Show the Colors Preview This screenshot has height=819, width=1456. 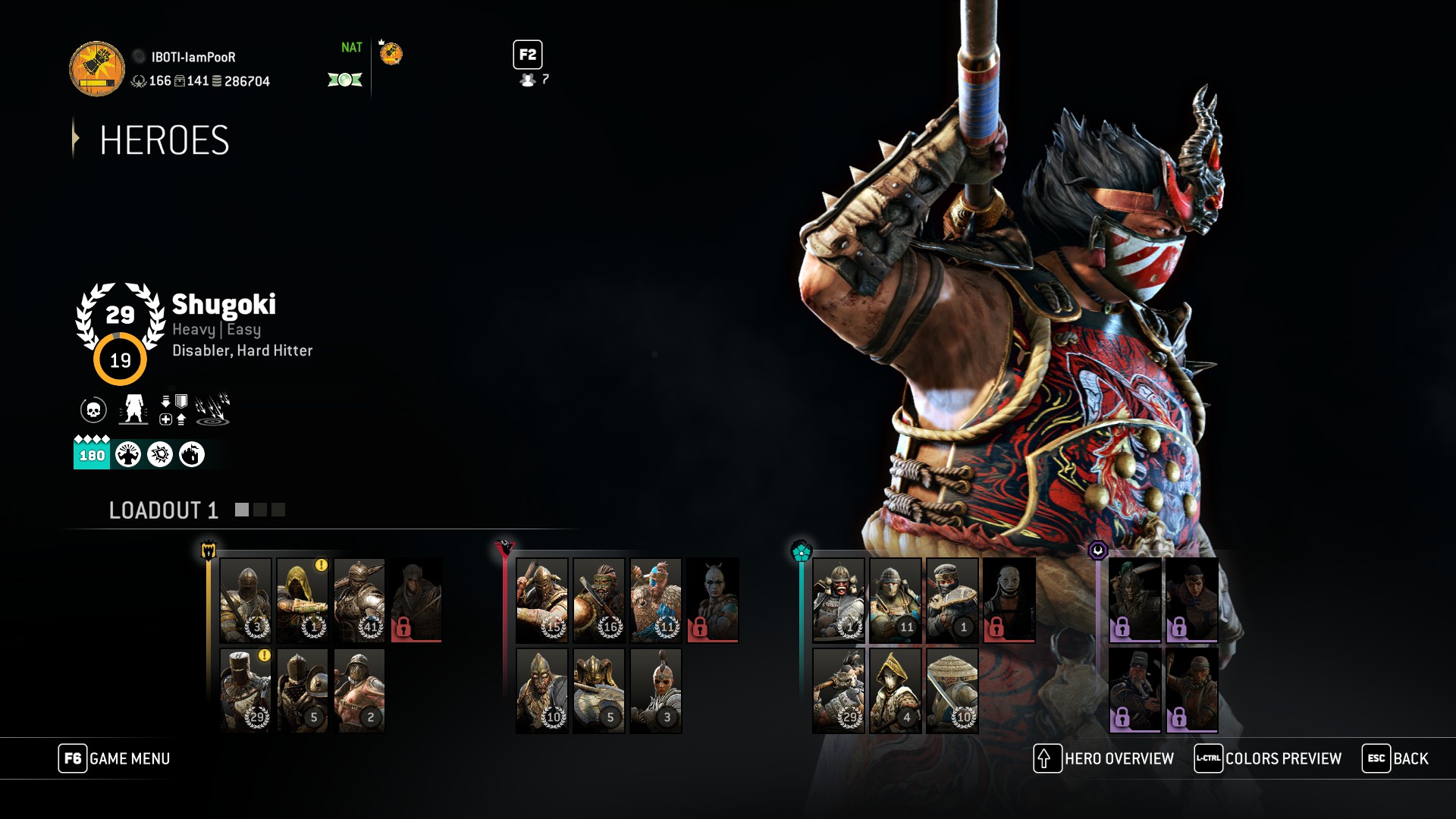coord(1268,758)
